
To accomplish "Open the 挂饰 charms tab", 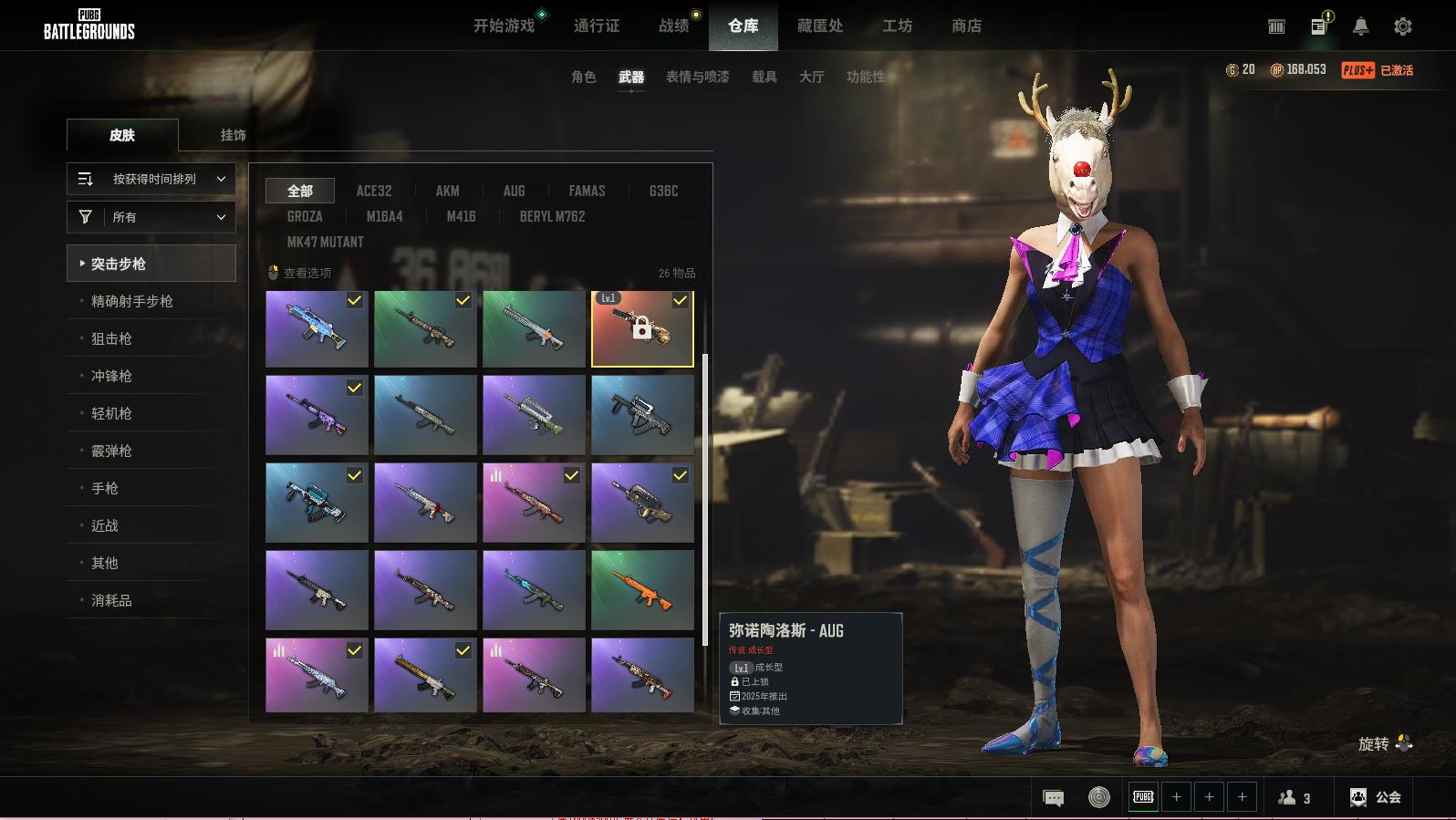I will point(233,135).
